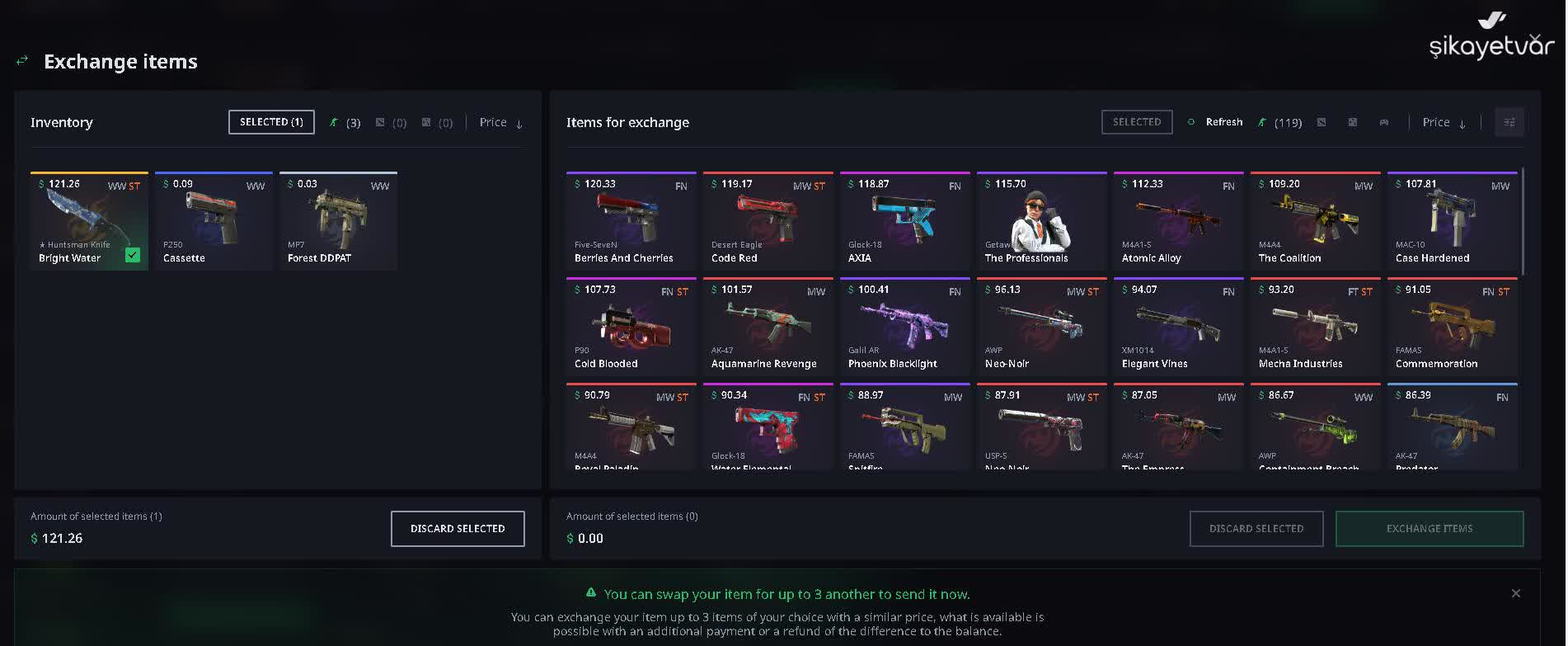Select the Huntsman Knife Bright Water item
This screenshot has width=1568, height=646.
pos(89,221)
